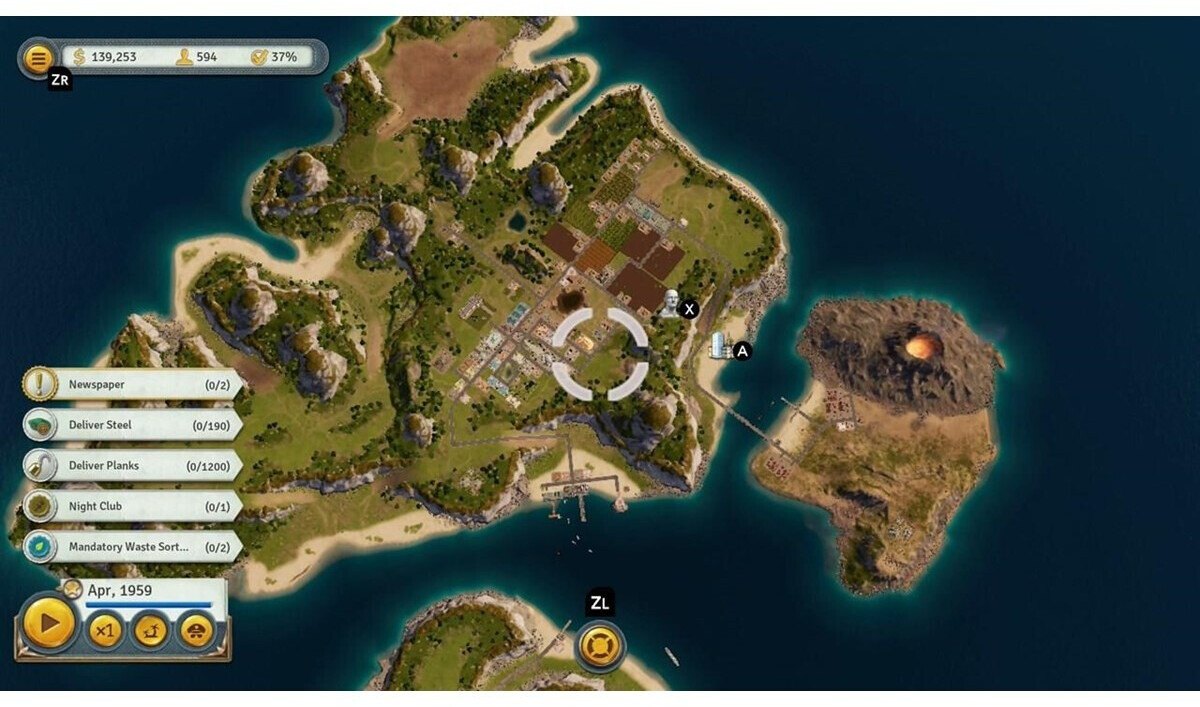The width and height of the screenshot is (1200, 707).
Task: Open the El Presidente hat button
Action: (196, 630)
